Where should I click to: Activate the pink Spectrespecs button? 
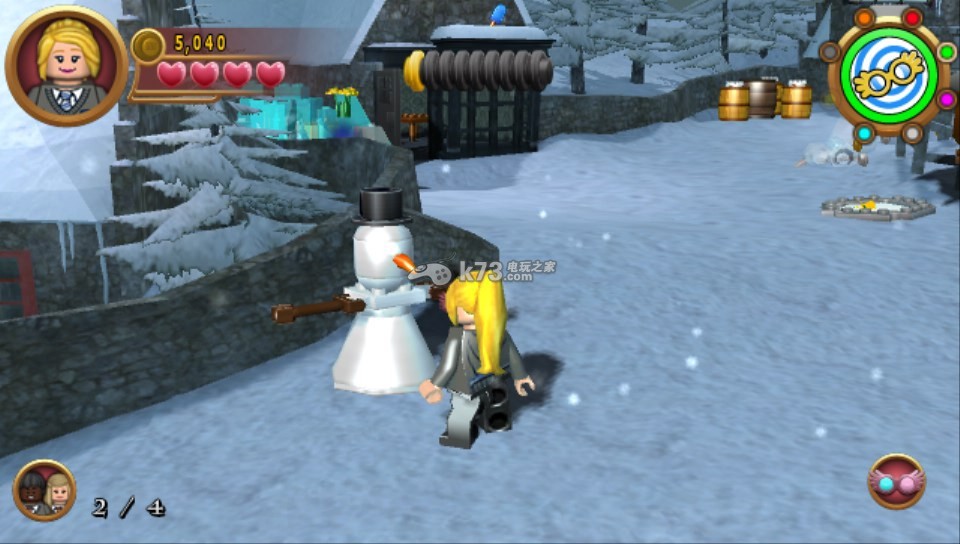(896, 482)
